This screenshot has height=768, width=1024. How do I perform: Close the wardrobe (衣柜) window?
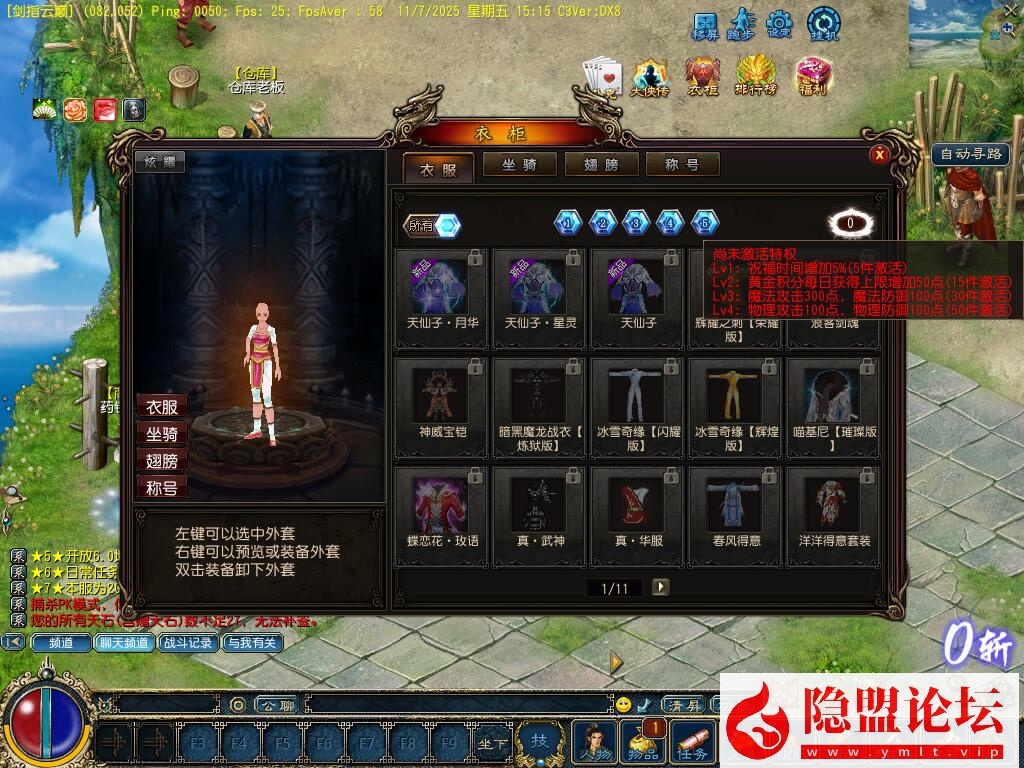pyautogui.click(x=879, y=154)
